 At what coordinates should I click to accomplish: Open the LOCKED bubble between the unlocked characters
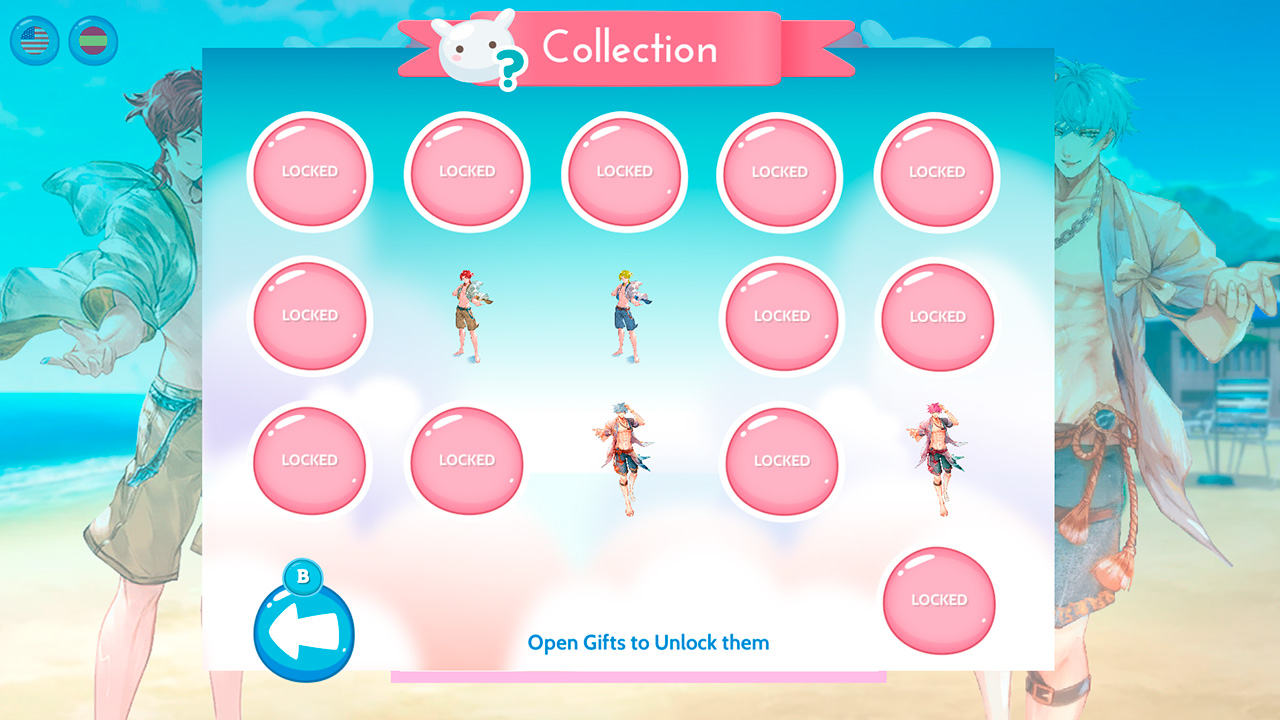780,461
